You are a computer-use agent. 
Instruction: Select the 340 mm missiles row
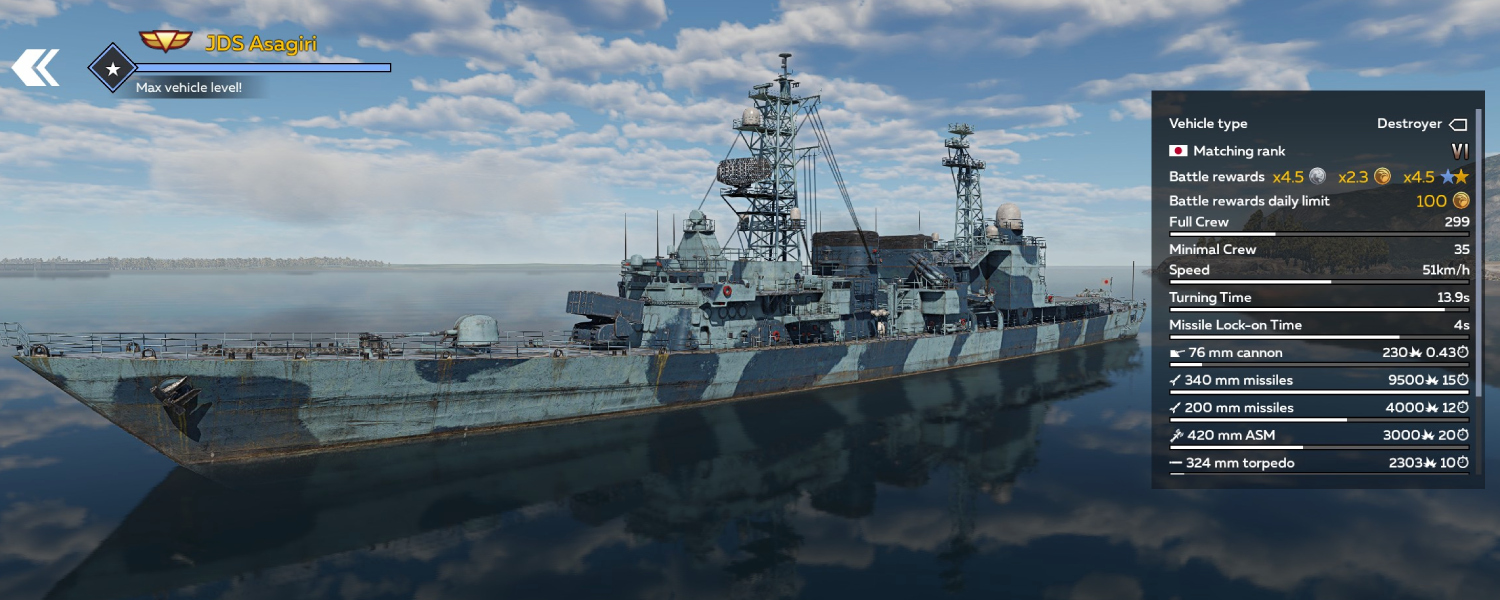1318,380
